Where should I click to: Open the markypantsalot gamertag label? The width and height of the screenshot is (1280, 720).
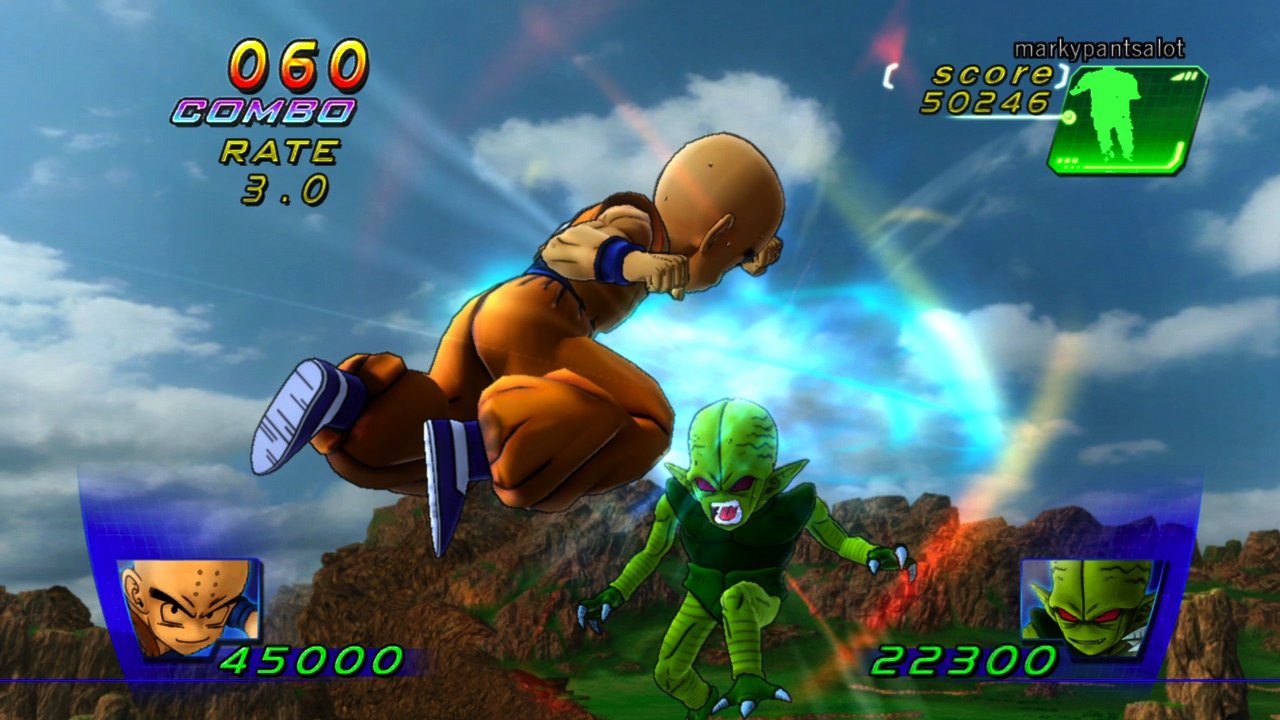(x=1098, y=47)
